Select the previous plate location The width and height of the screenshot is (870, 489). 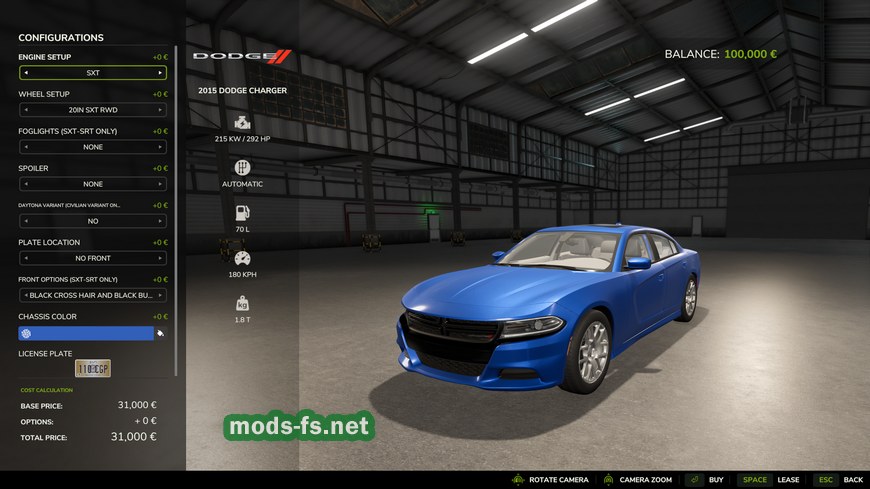coord(26,258)
